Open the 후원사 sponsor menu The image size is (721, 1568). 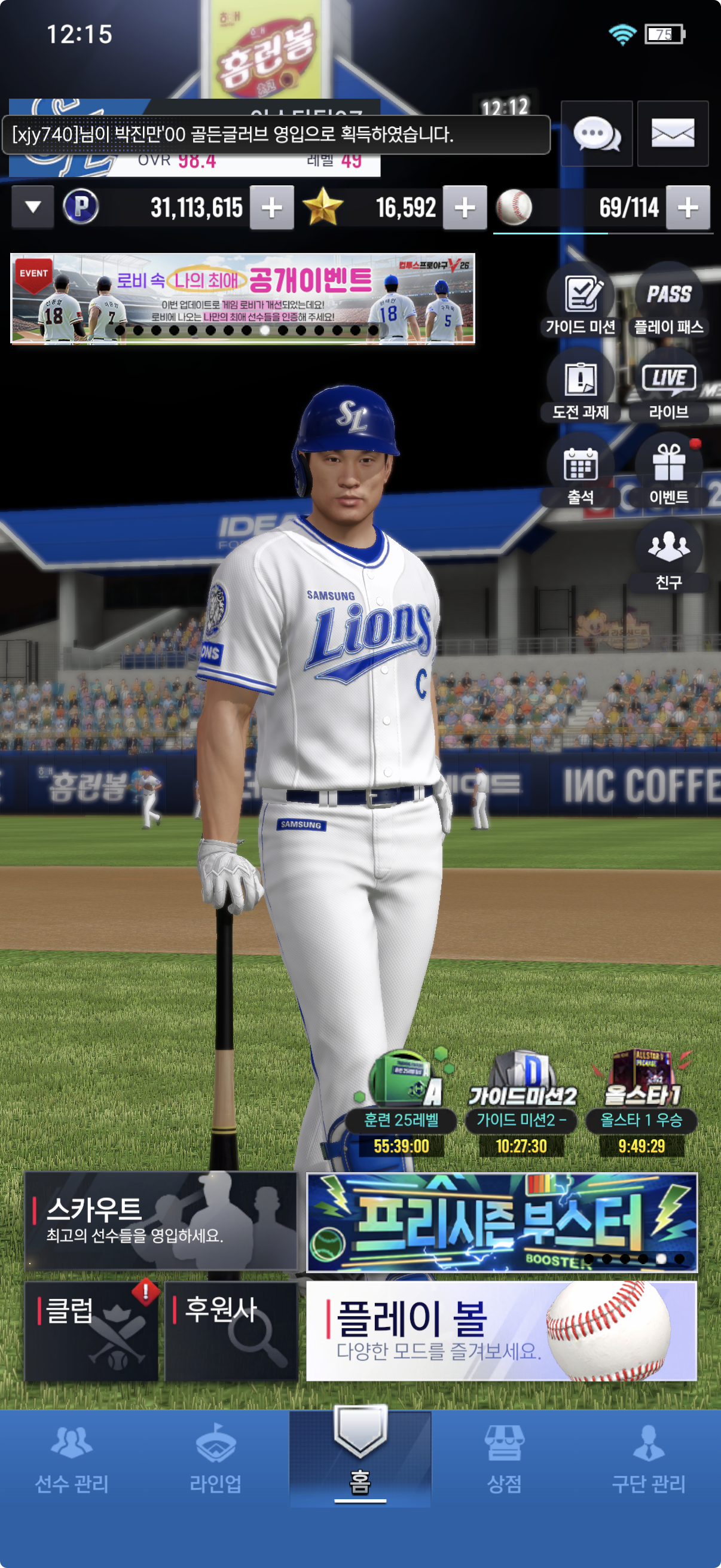point(231,1331)
